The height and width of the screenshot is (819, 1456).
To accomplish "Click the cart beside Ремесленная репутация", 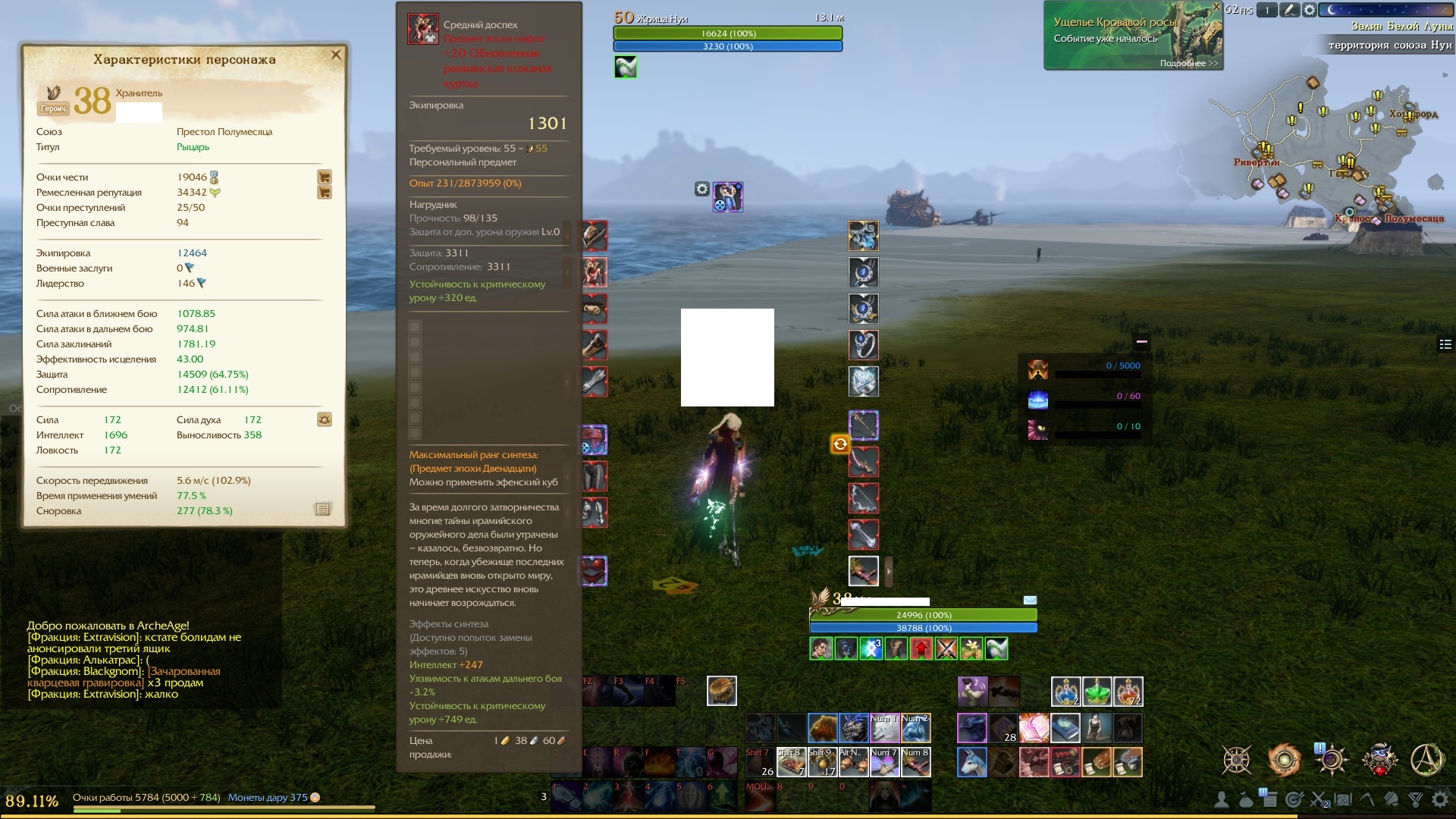I will tap(325, 192).
